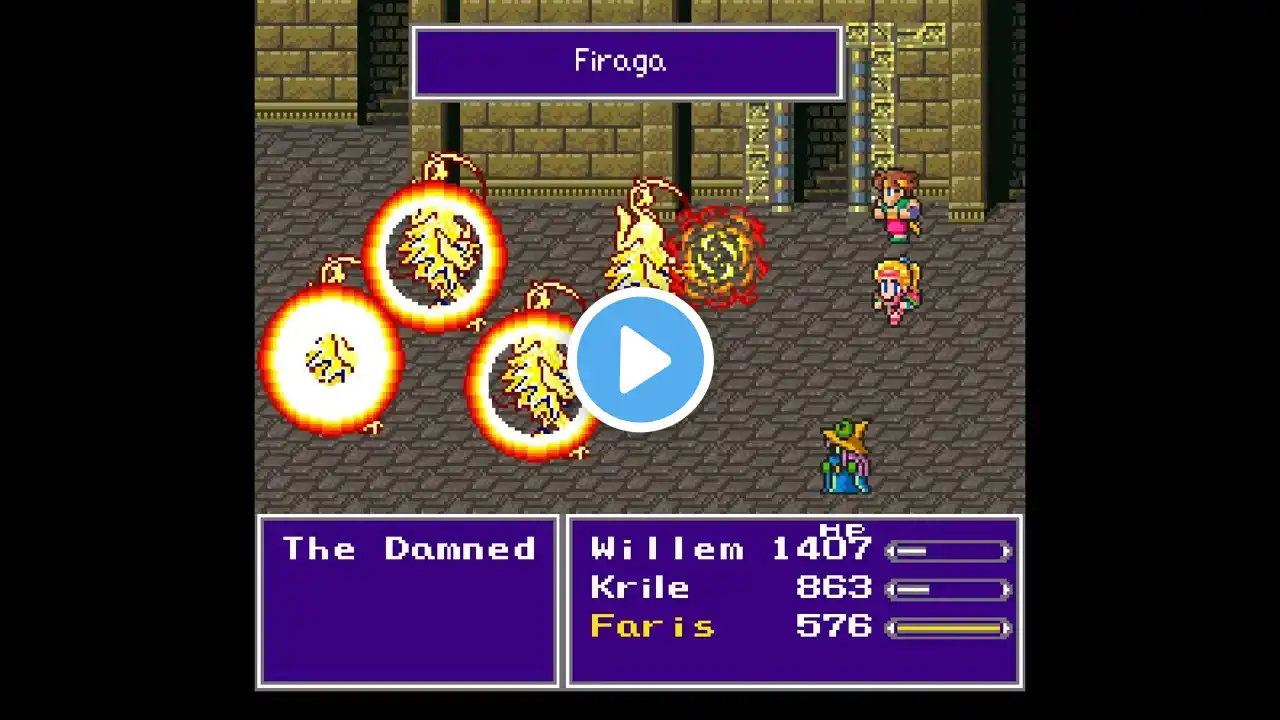Pick The Damned in the enemy list

pyautogui.click(x=409, y=549)
